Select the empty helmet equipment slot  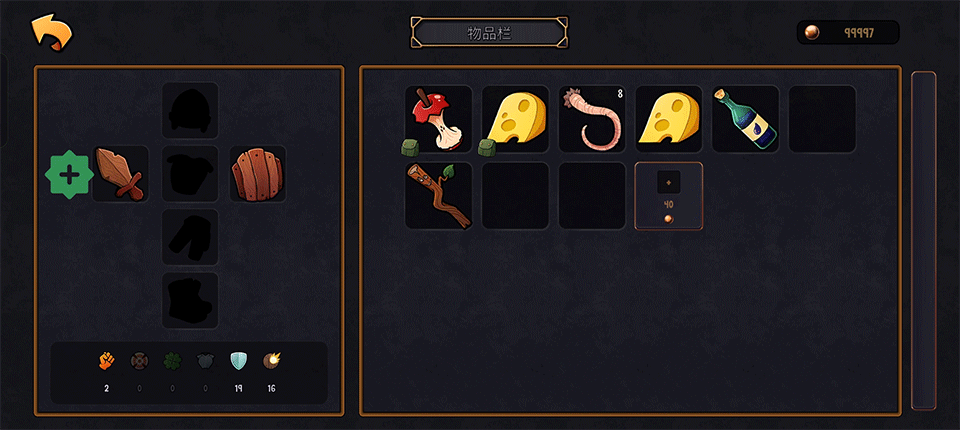[x=190, y=110]
